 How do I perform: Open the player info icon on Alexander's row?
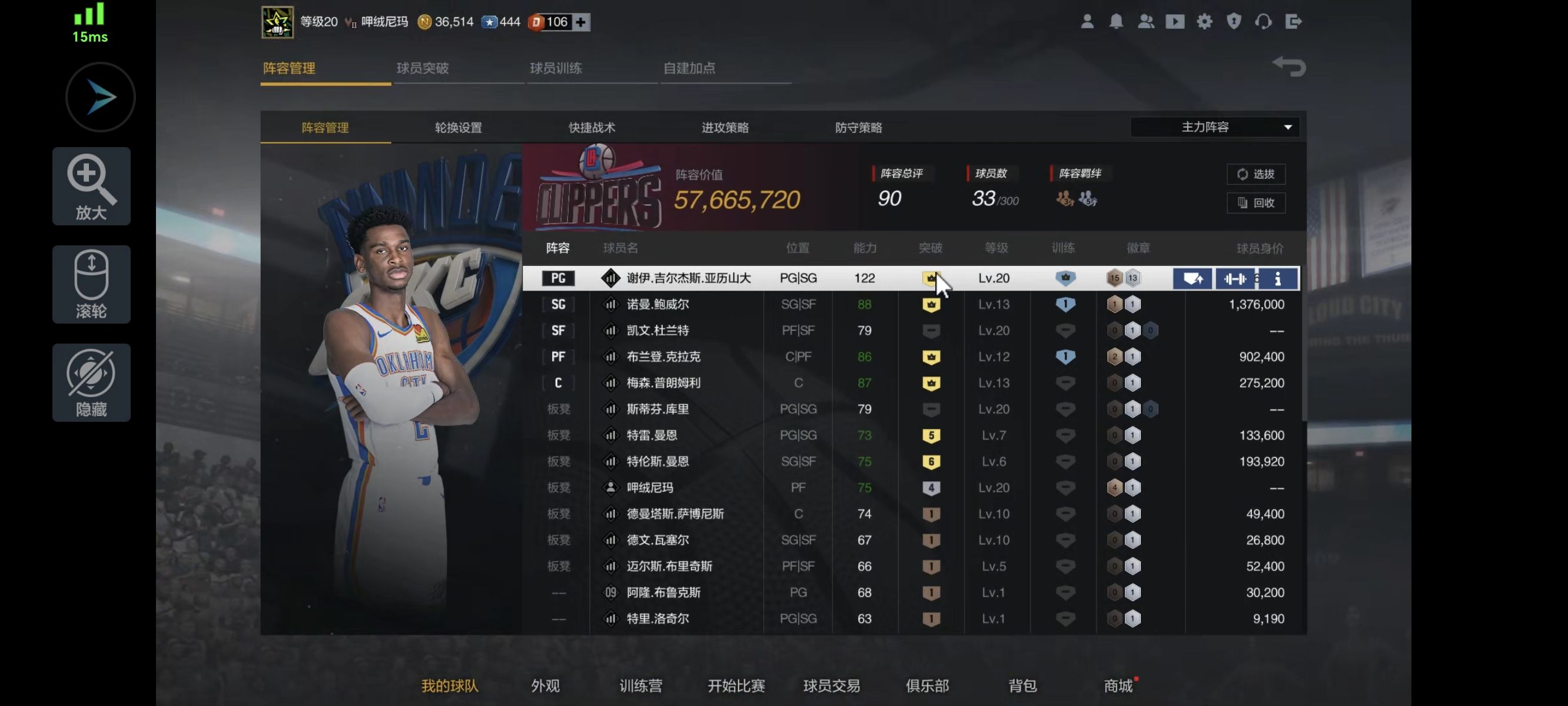(x=1278, y=278)
